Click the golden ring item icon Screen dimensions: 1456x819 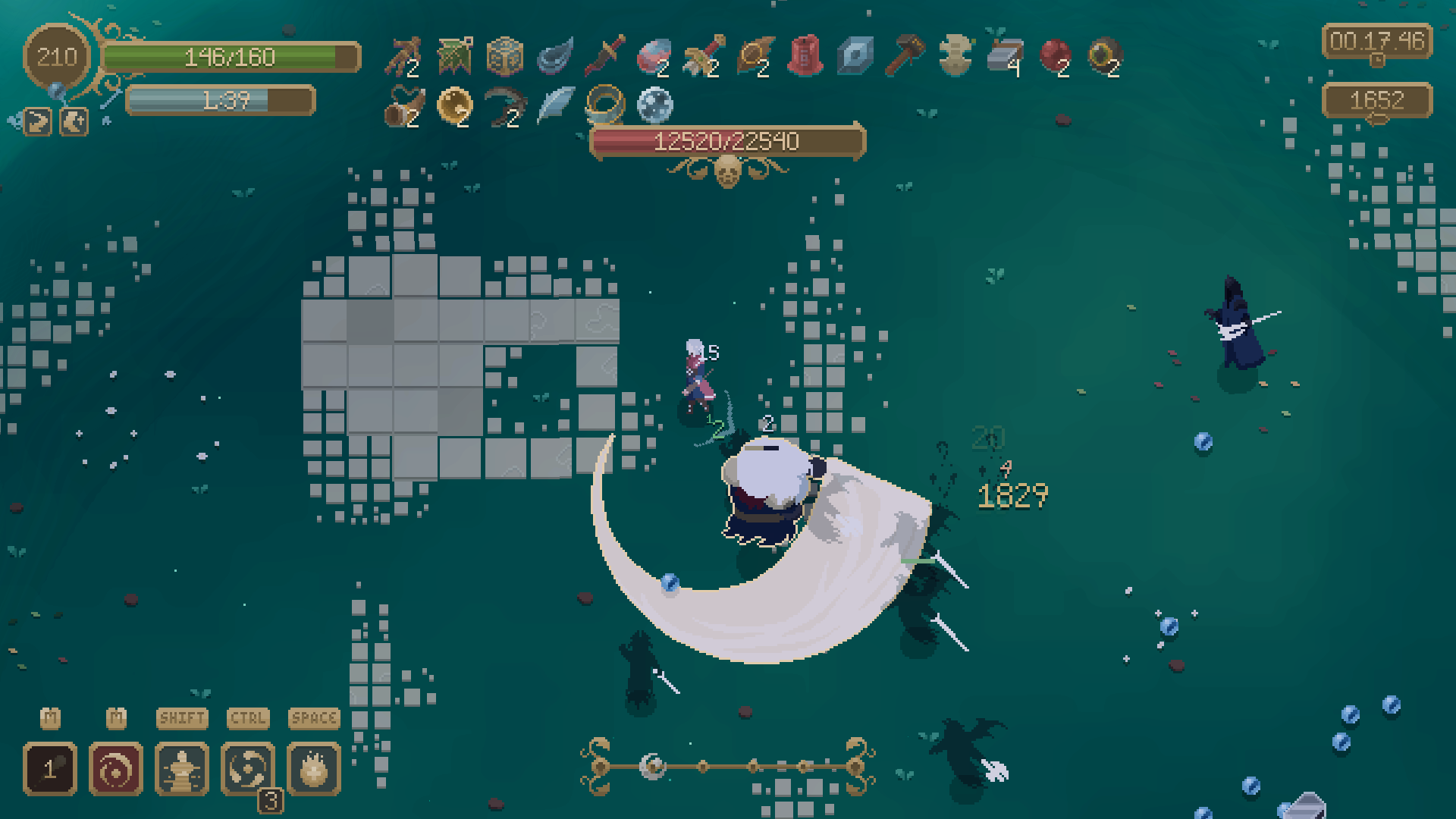click(x=605, y=105)
